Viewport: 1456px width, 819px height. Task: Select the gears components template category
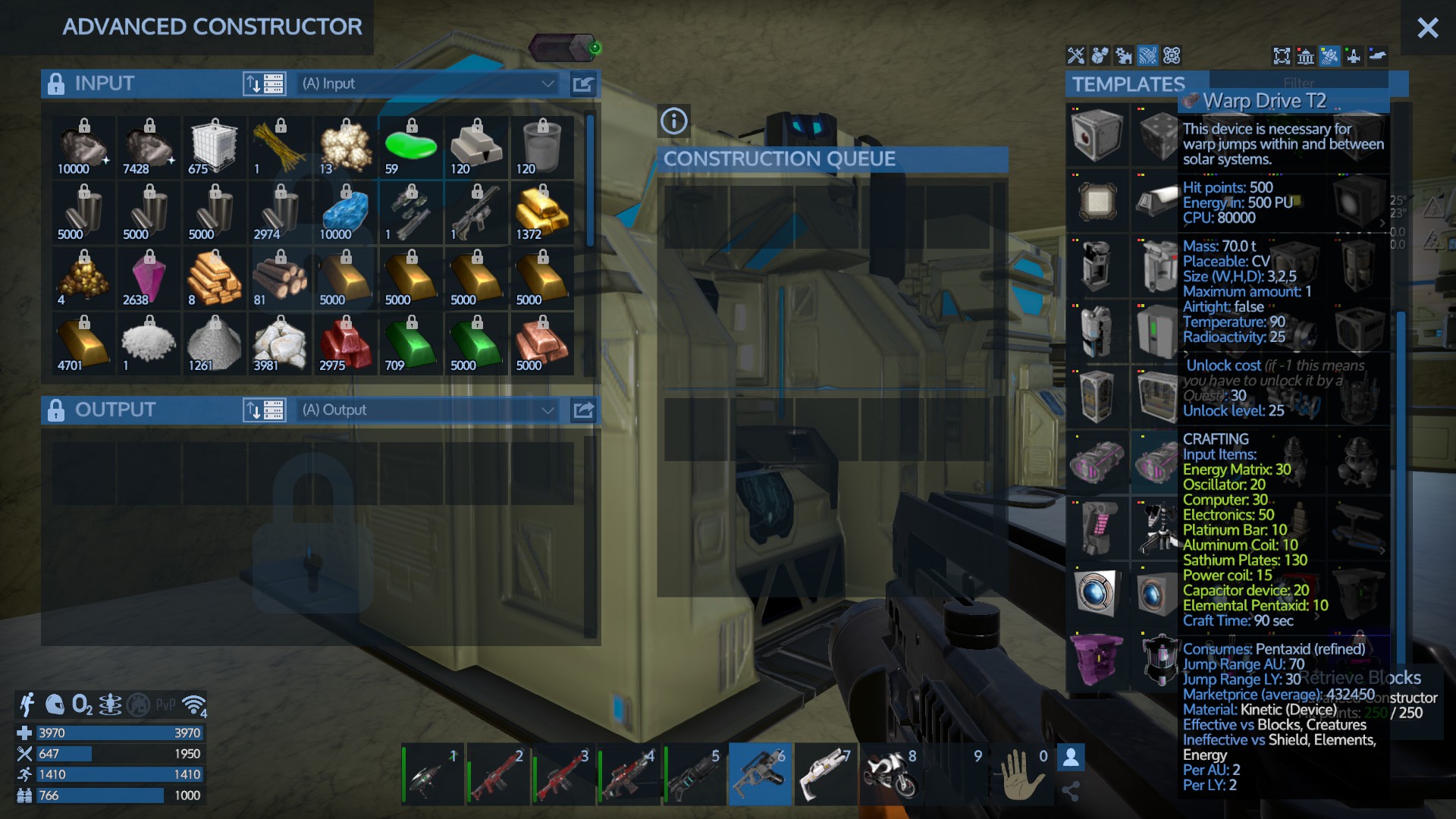point(1123,55)
